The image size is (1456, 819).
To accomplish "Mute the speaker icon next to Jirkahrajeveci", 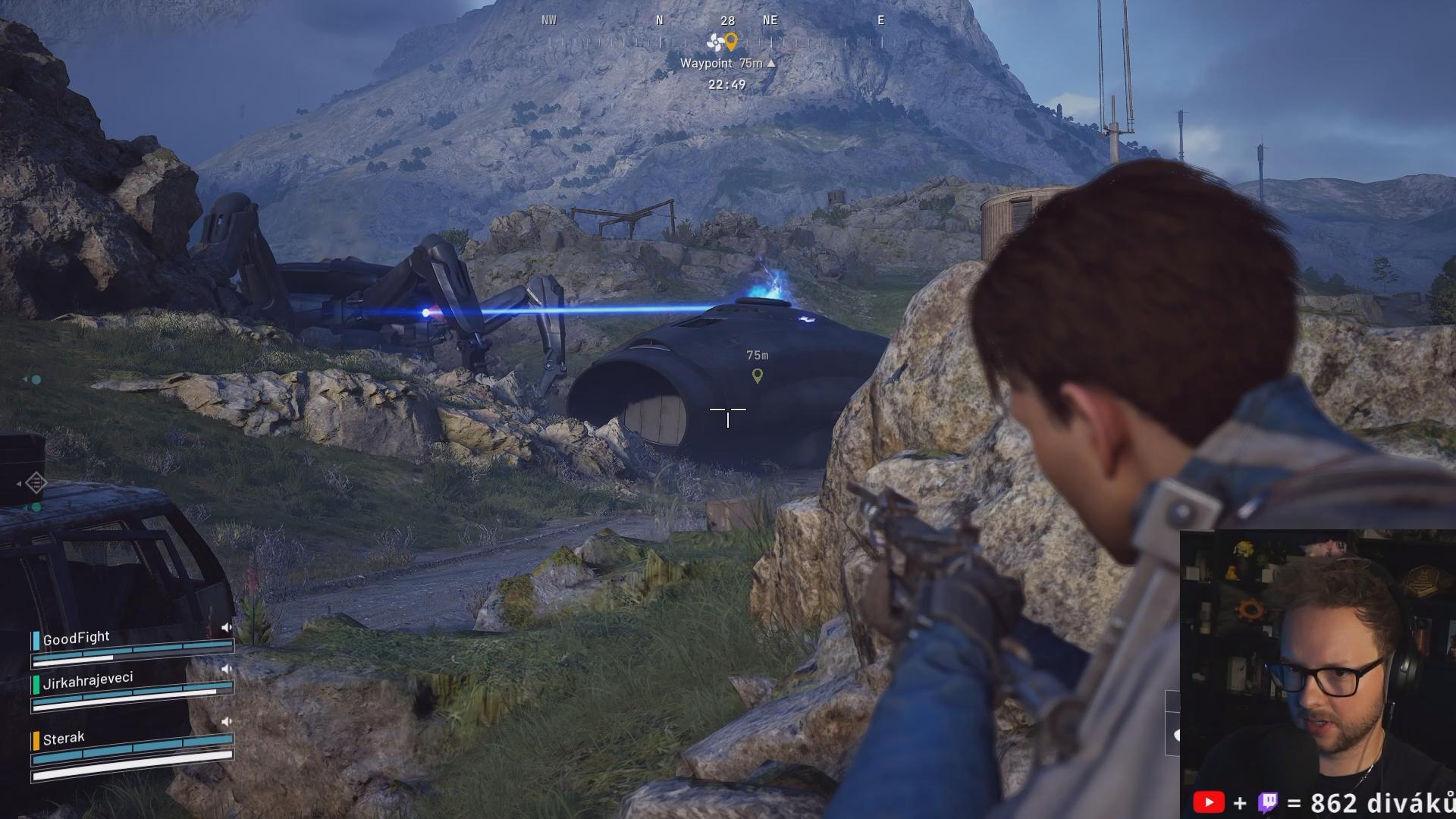I will pos(226,669).
